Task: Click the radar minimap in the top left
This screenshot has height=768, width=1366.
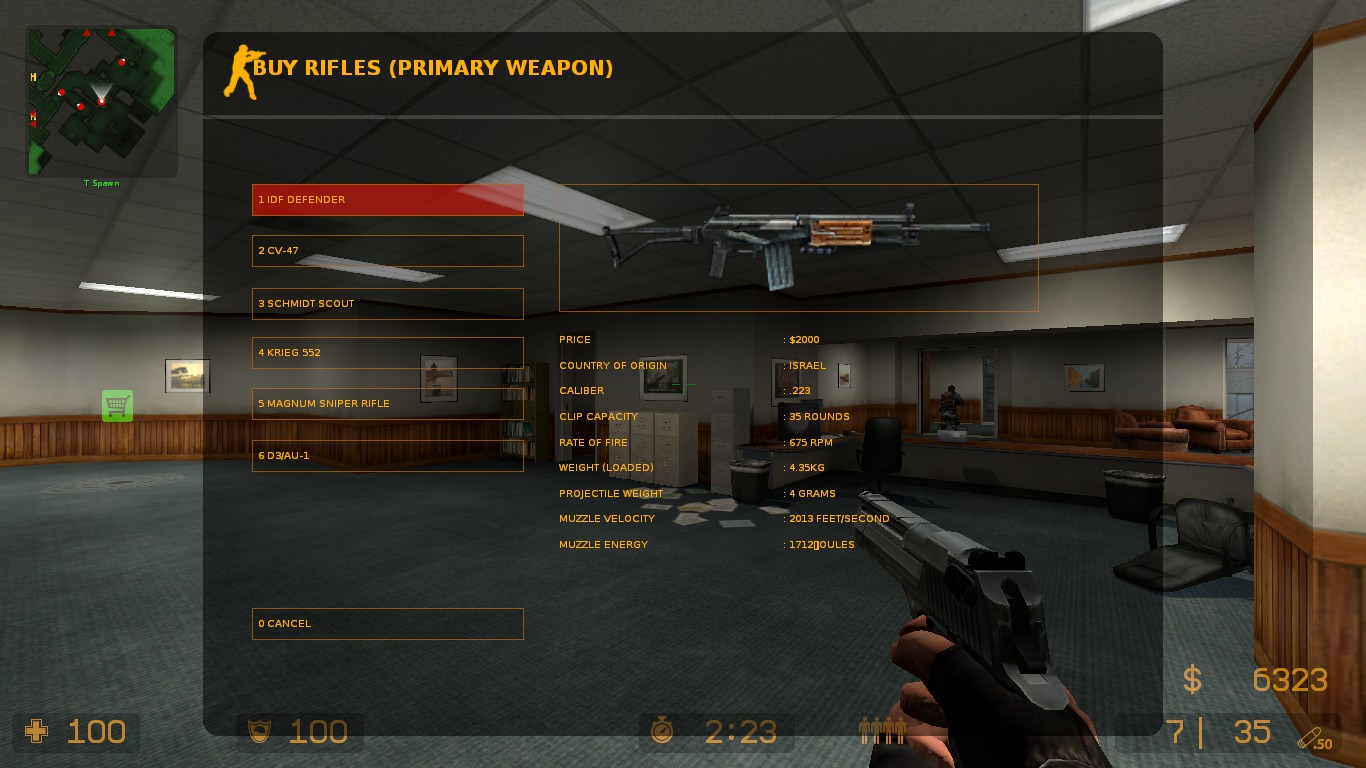Action: click(100, 95)
